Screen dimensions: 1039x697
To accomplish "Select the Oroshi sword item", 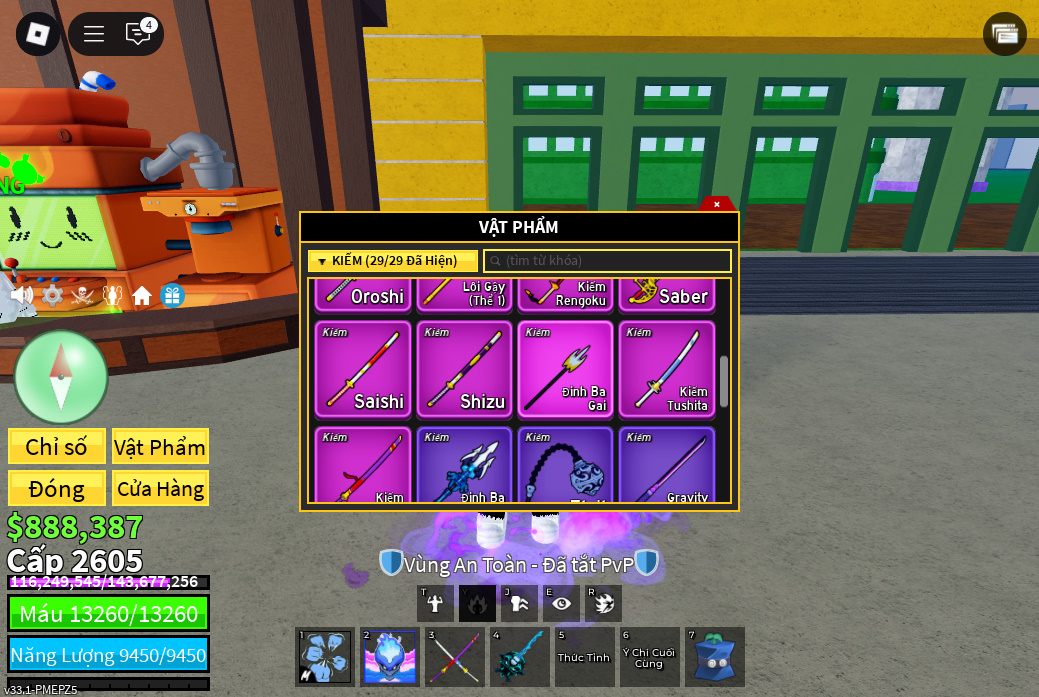I will point(363,294).
